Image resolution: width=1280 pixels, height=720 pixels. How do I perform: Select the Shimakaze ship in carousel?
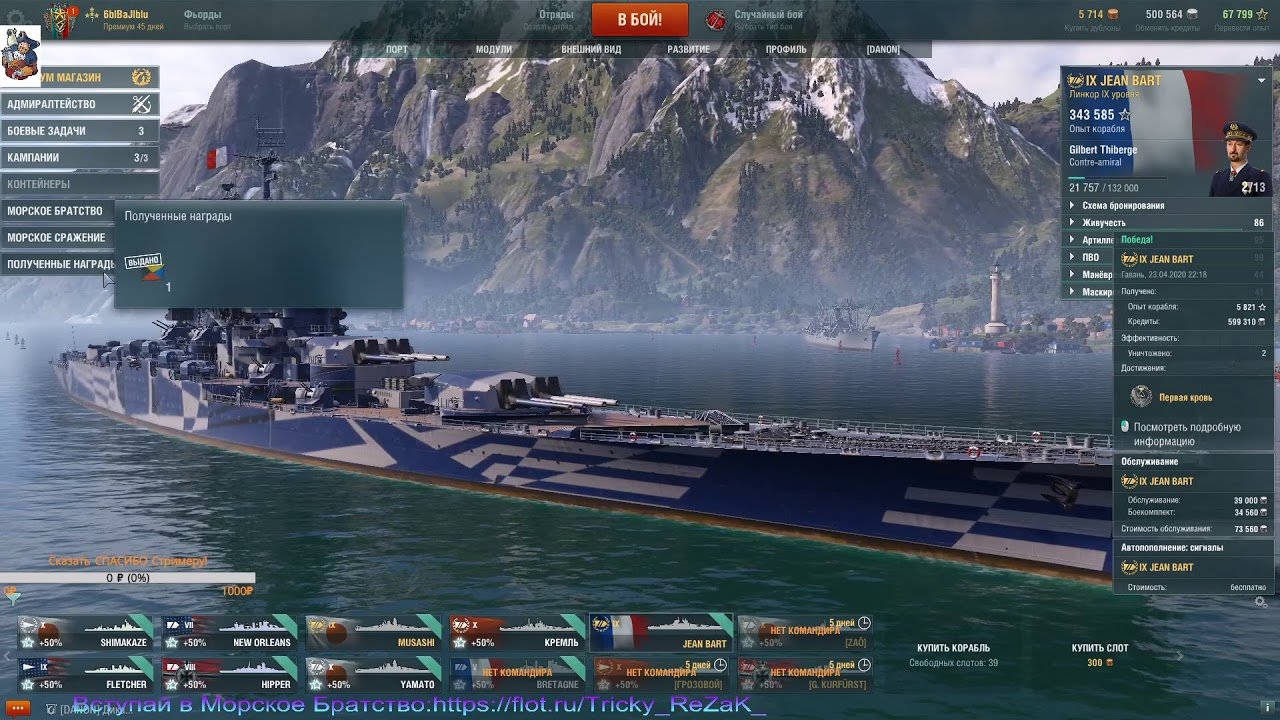[86, 633]
